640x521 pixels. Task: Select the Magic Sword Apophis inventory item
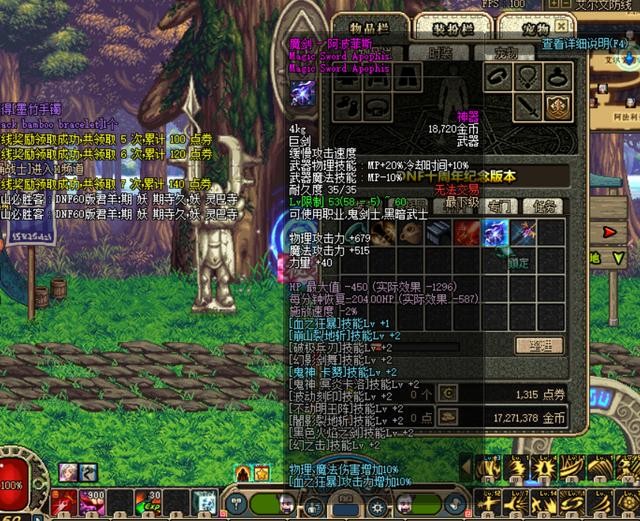[x=497, y=233]
